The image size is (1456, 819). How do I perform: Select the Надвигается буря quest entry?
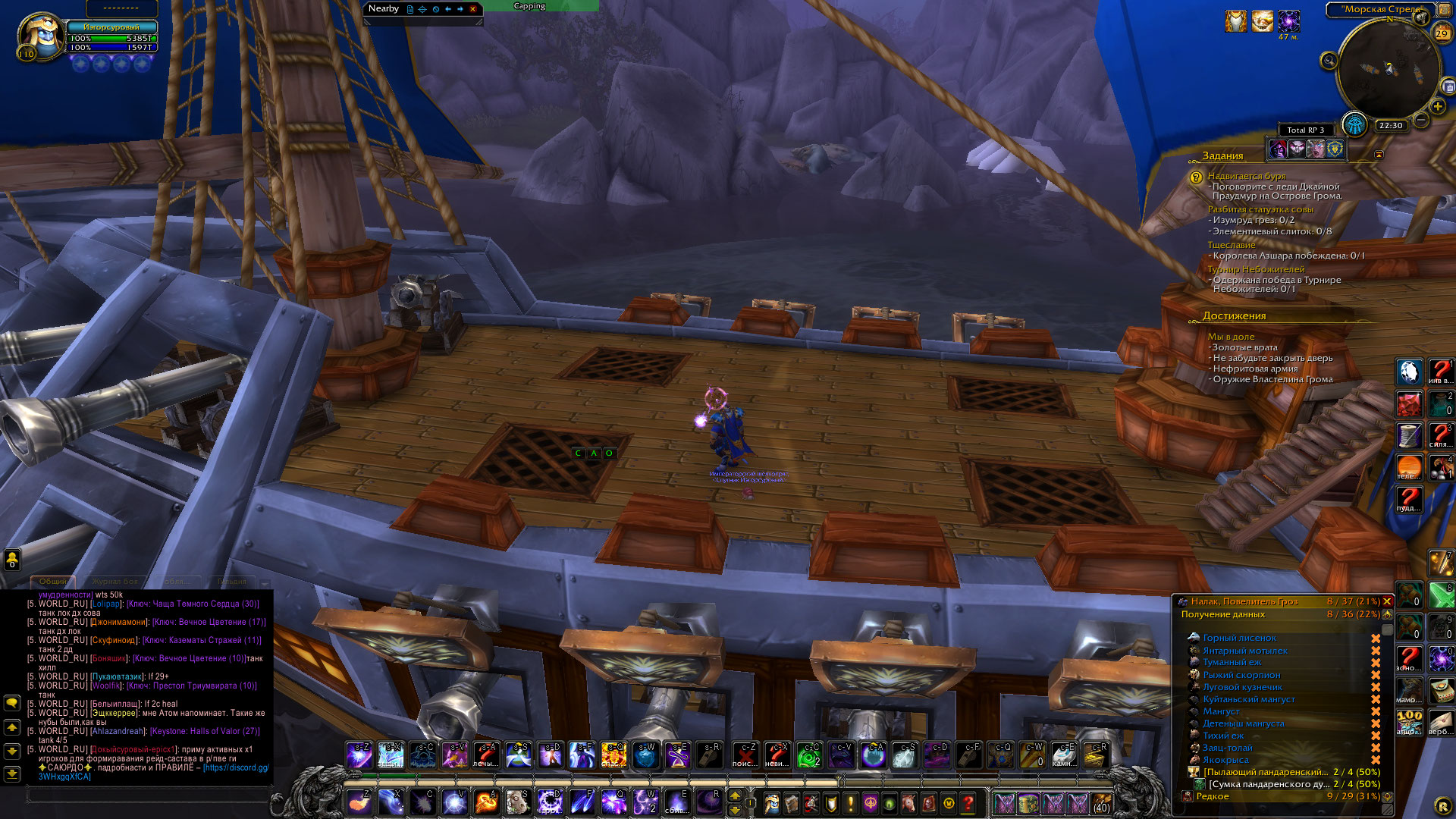(x=1246, y=176)
